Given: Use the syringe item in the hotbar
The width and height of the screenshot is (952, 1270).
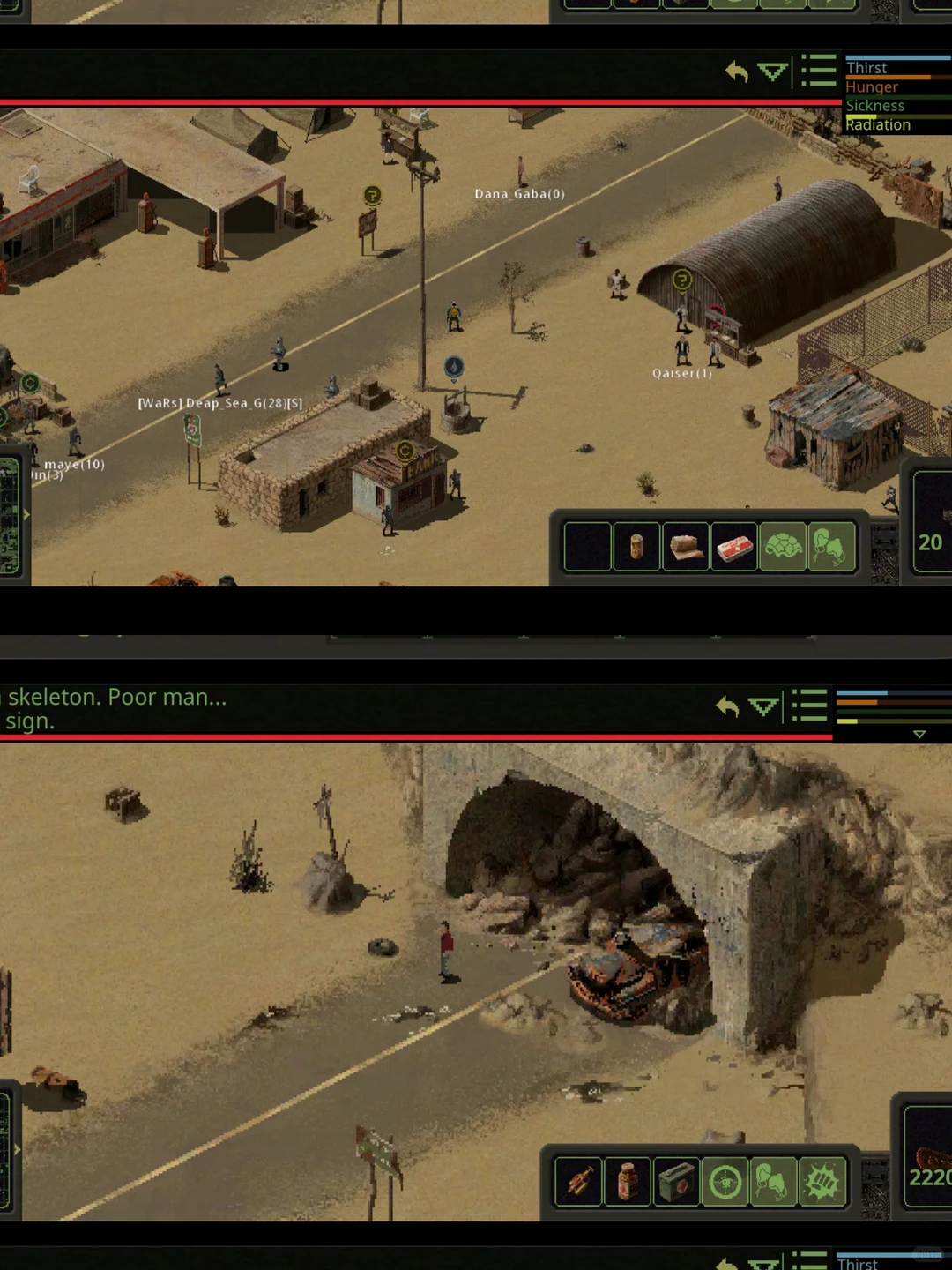Looking at the screenshot, I should coord(578,1182).
